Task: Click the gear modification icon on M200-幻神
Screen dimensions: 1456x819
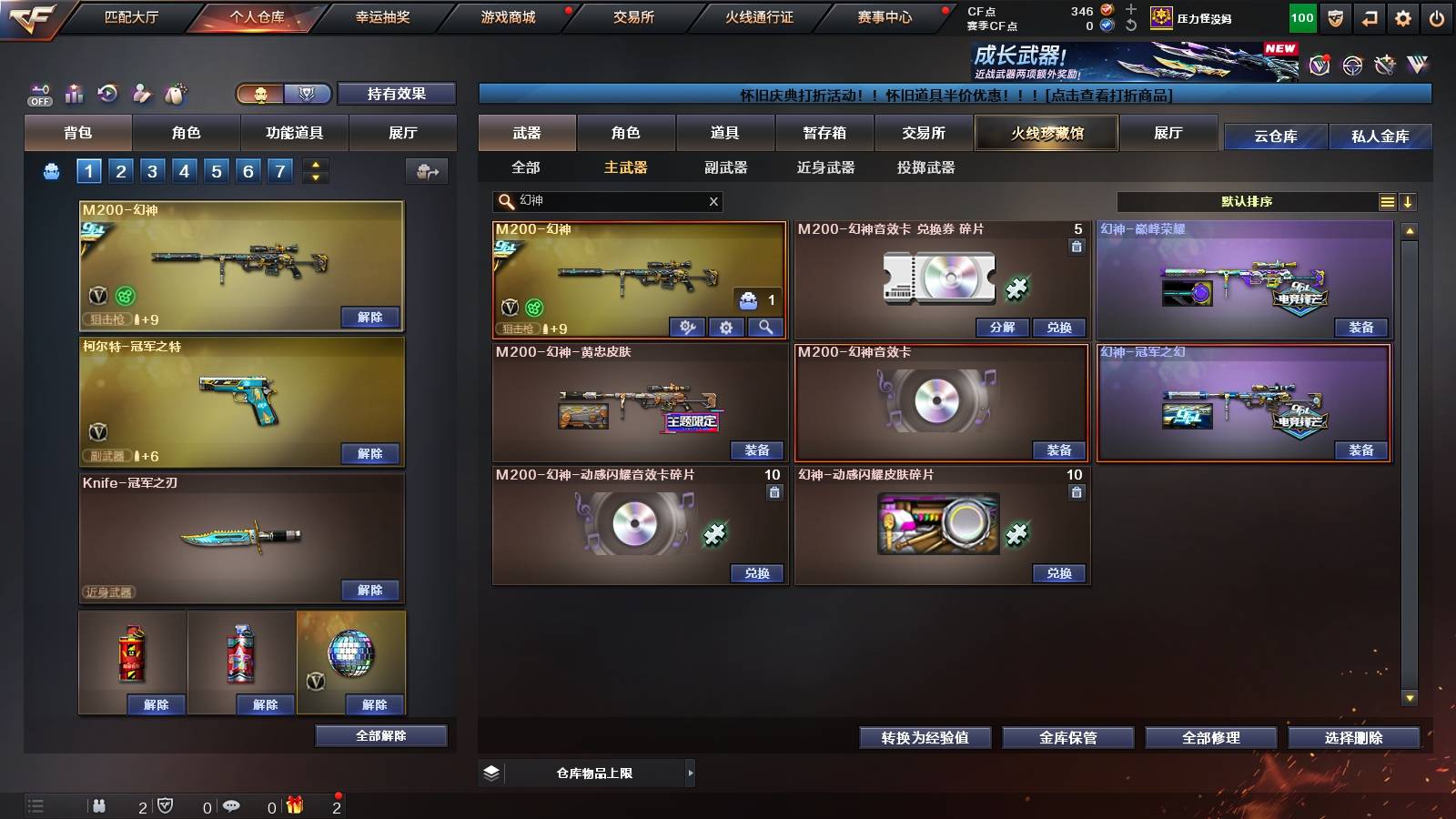Action: pyautogui.click(x=726, y=328)
